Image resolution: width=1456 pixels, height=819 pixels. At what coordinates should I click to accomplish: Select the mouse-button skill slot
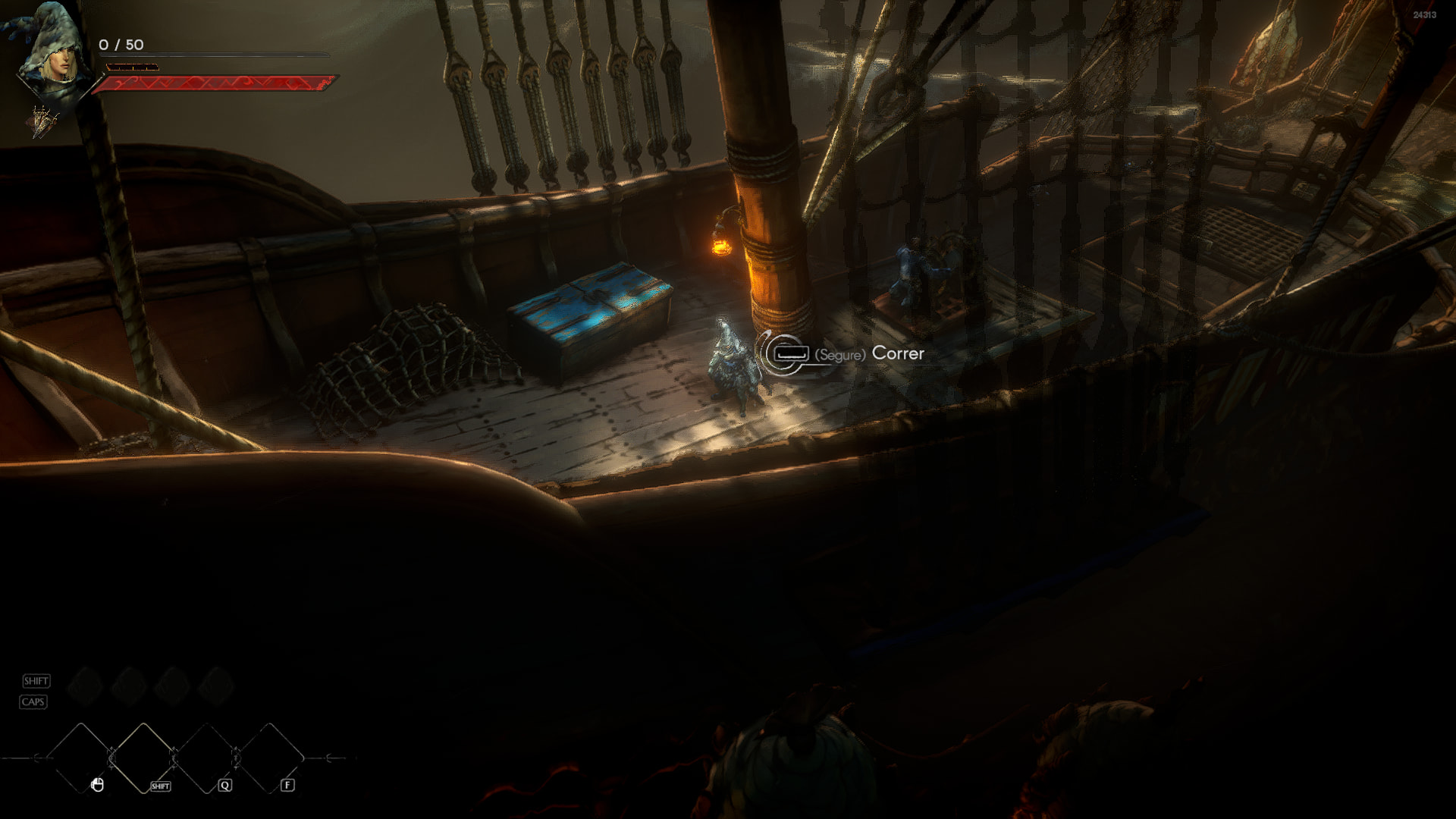click(x=81, y=758)
